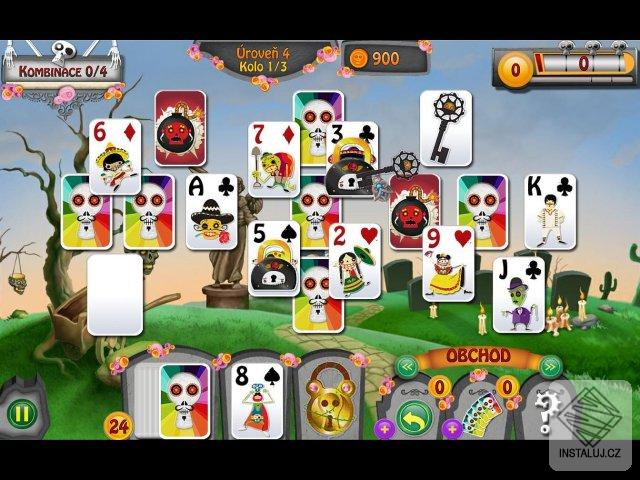Viewport: 640px width, 480px height.
Task: Select the Jack of clubs card
Action: click(x=518, y=295)
